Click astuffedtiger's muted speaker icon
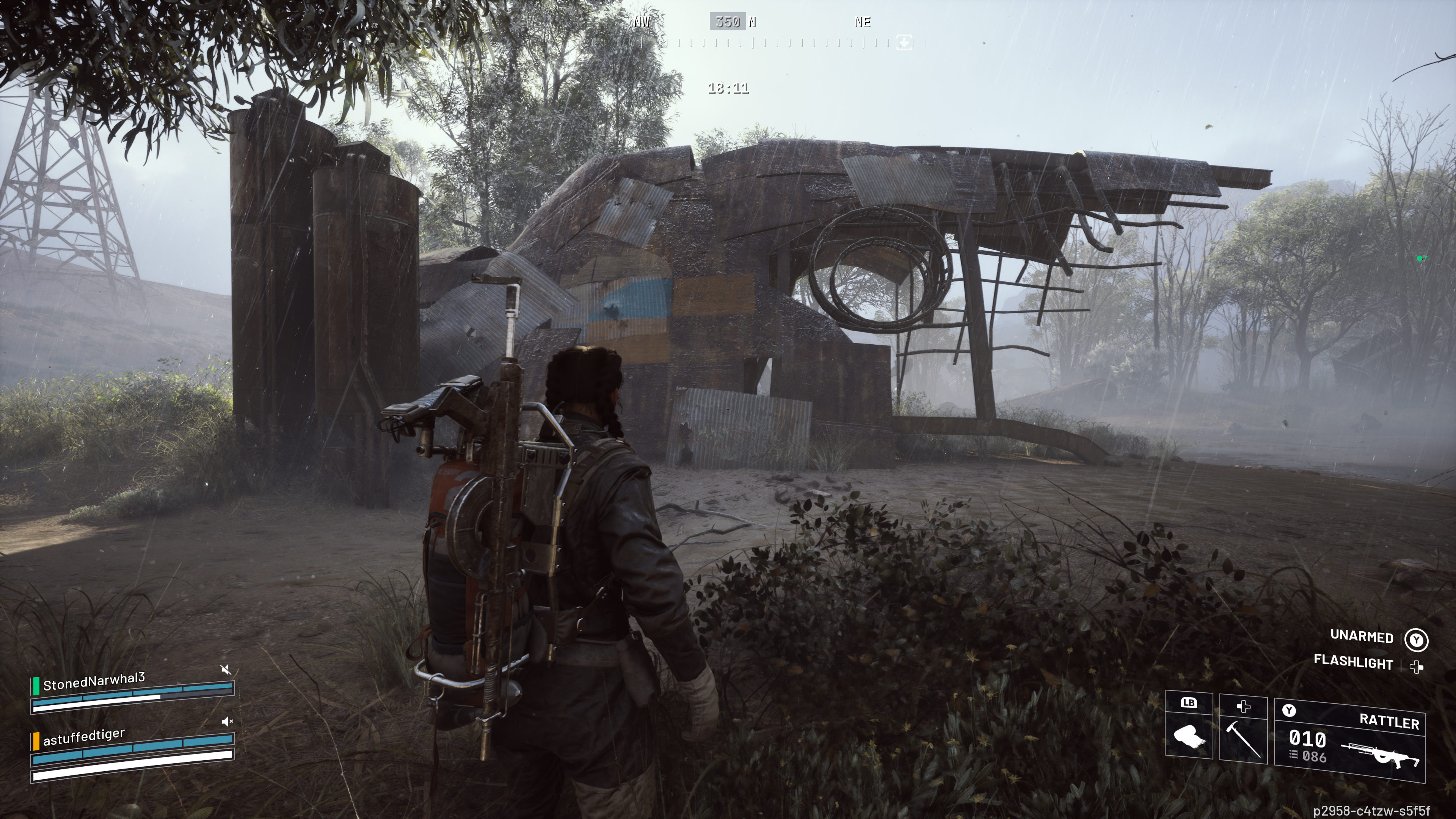 point(227,721)
